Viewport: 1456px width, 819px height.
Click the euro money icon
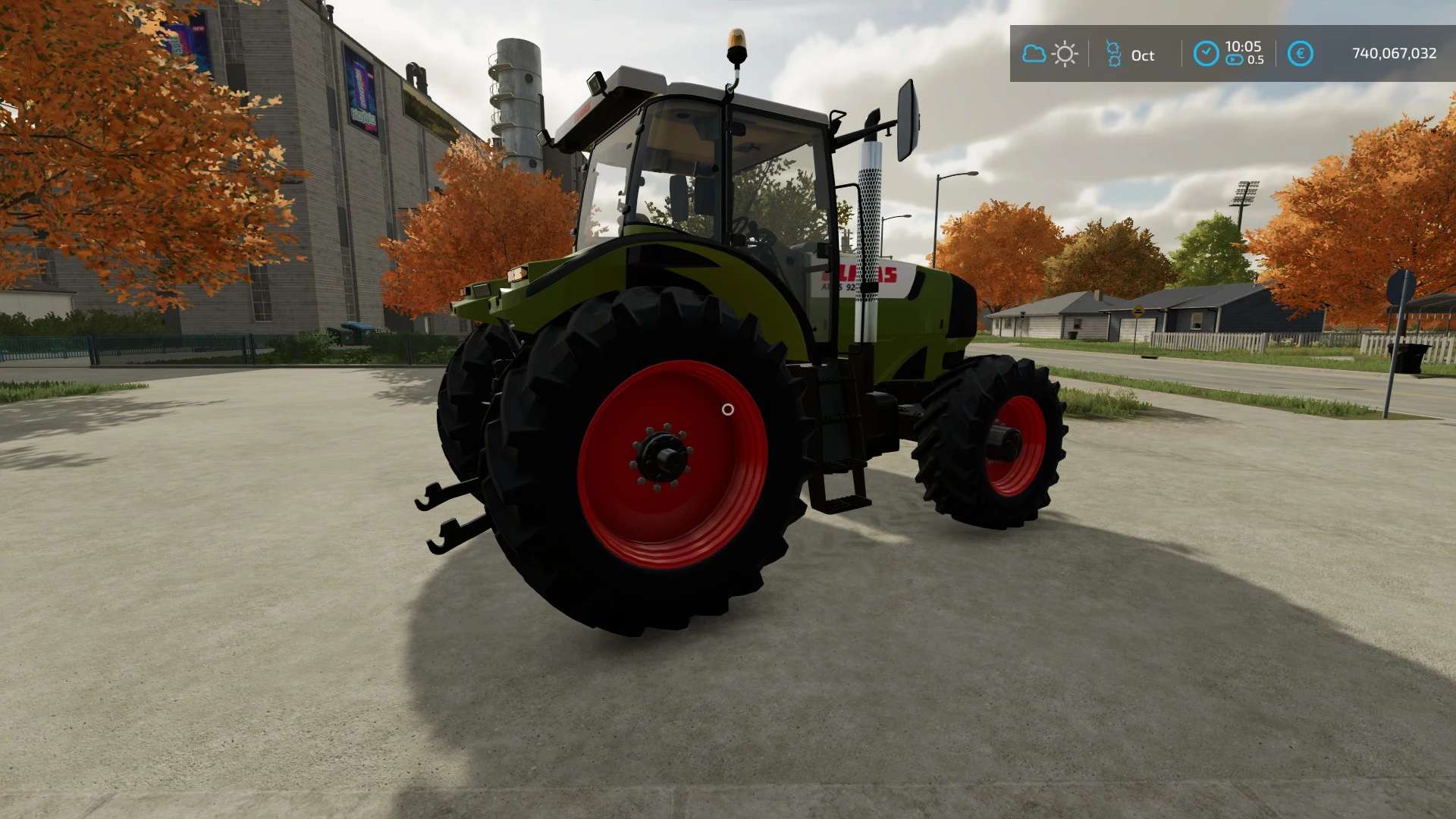pos(1300,54)
